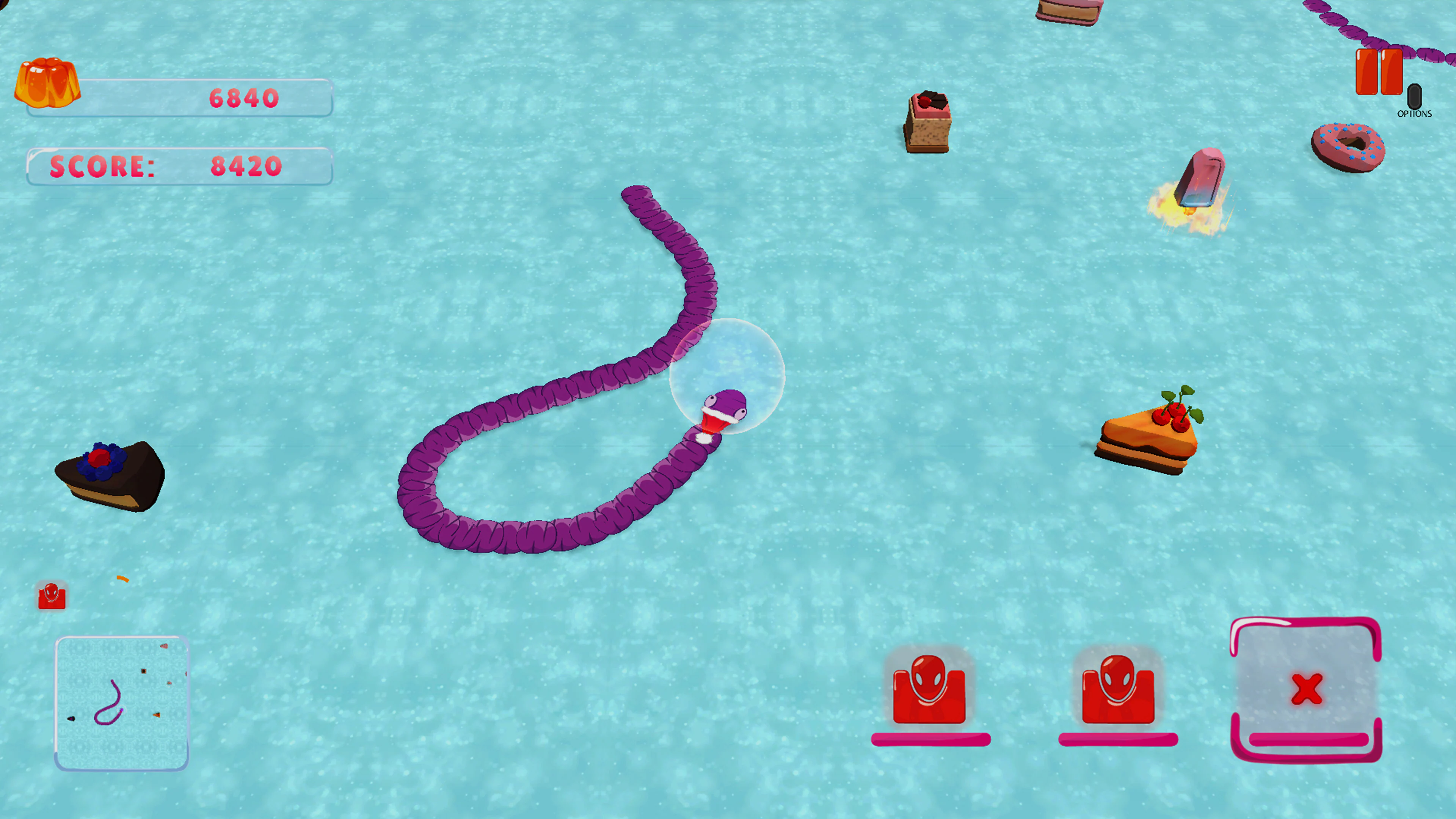Click the 6840 currency counter bar

pyautogui.click(x=179, y=97)
